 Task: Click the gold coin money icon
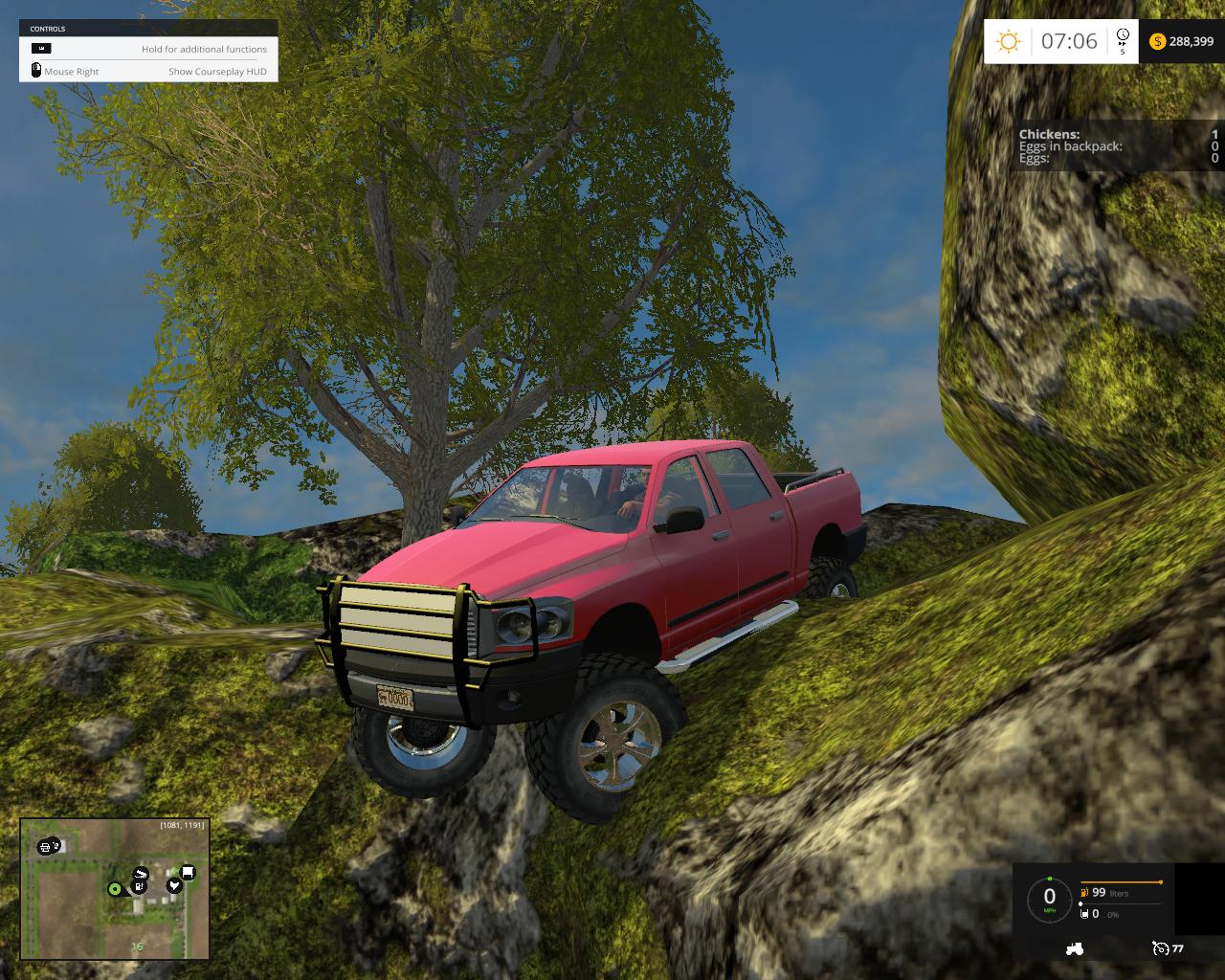tap(1157, 41)
